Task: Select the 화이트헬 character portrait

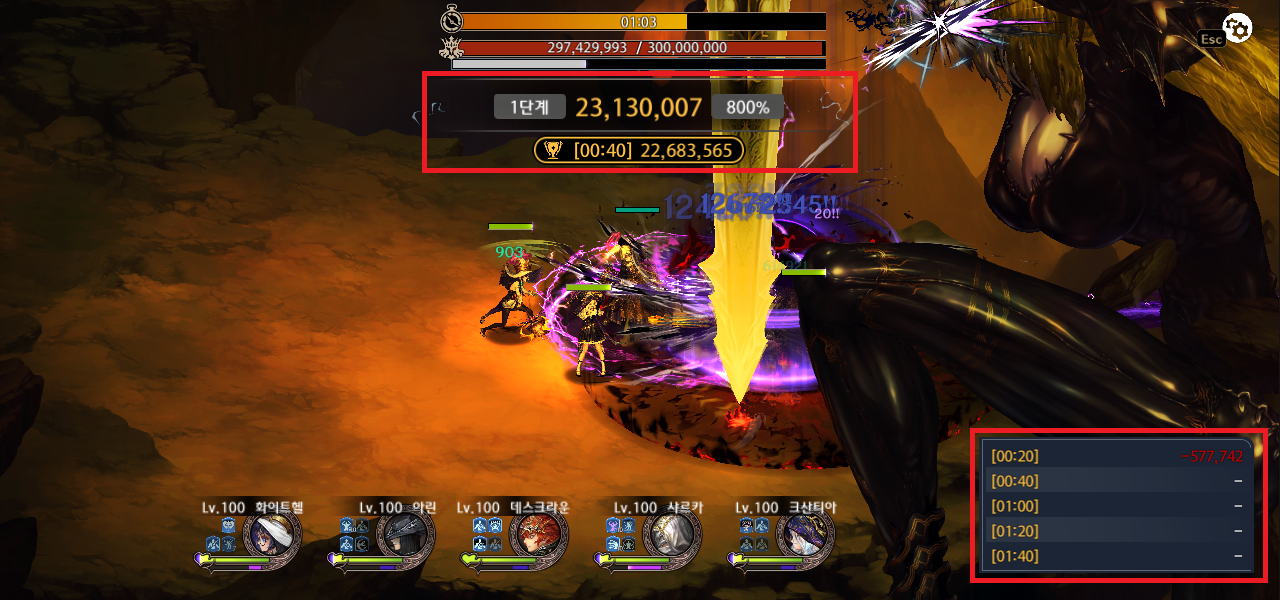Action: coord(272,538)
